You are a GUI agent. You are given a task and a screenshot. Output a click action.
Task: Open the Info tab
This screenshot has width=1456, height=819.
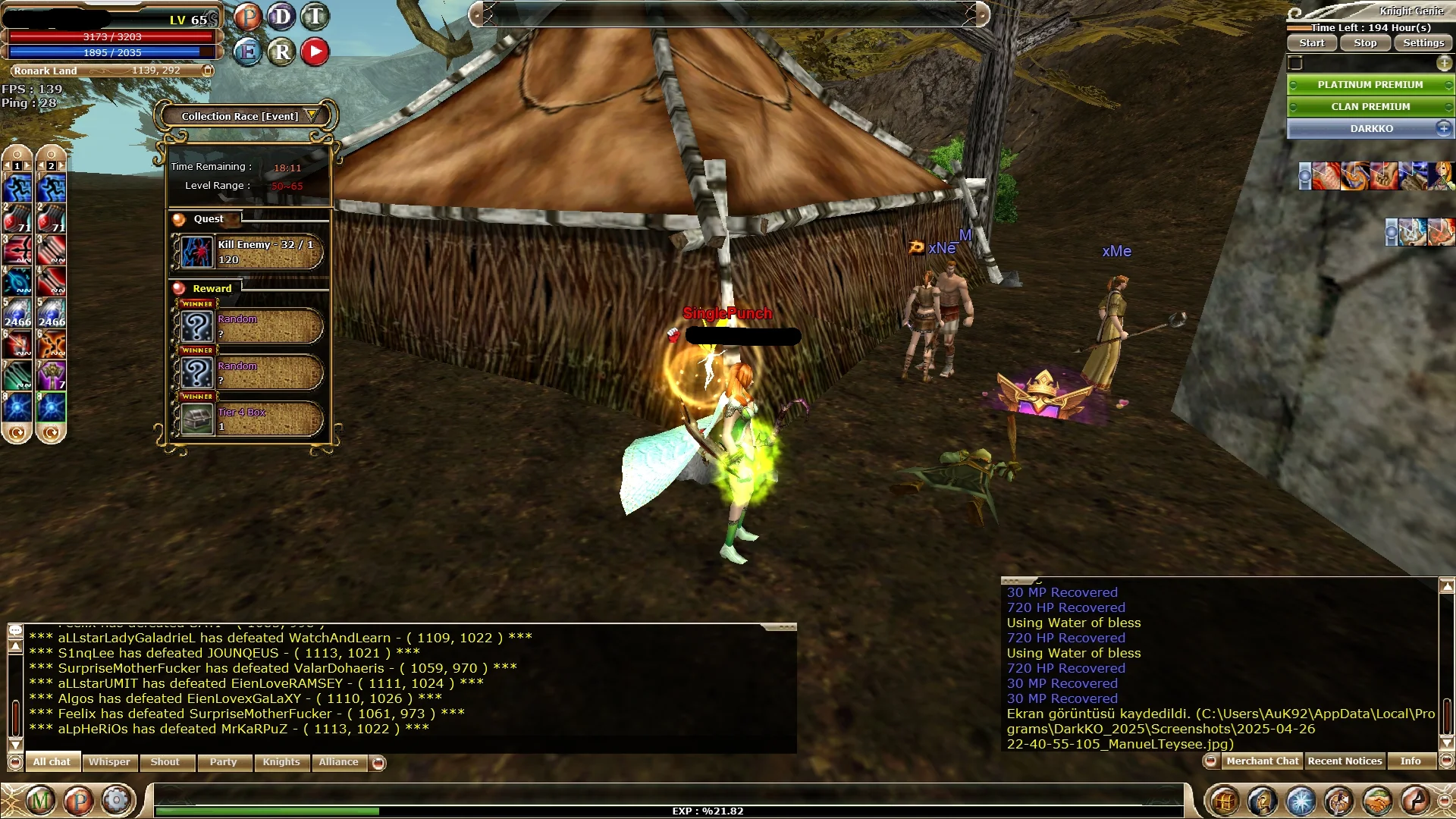1410,761
